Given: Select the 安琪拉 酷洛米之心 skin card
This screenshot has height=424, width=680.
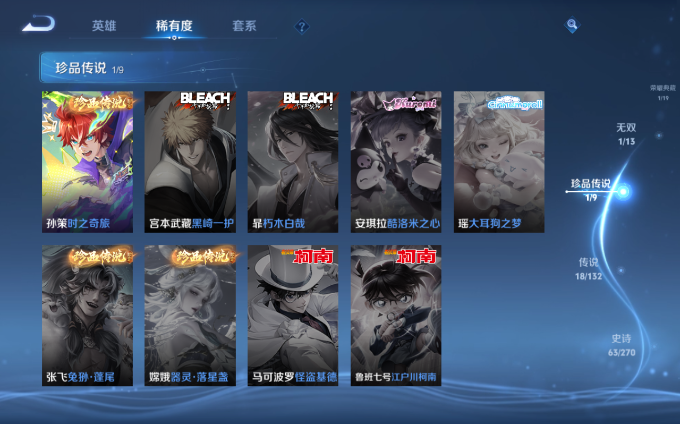Looking at the screenshot, I should tap(396, 161).
